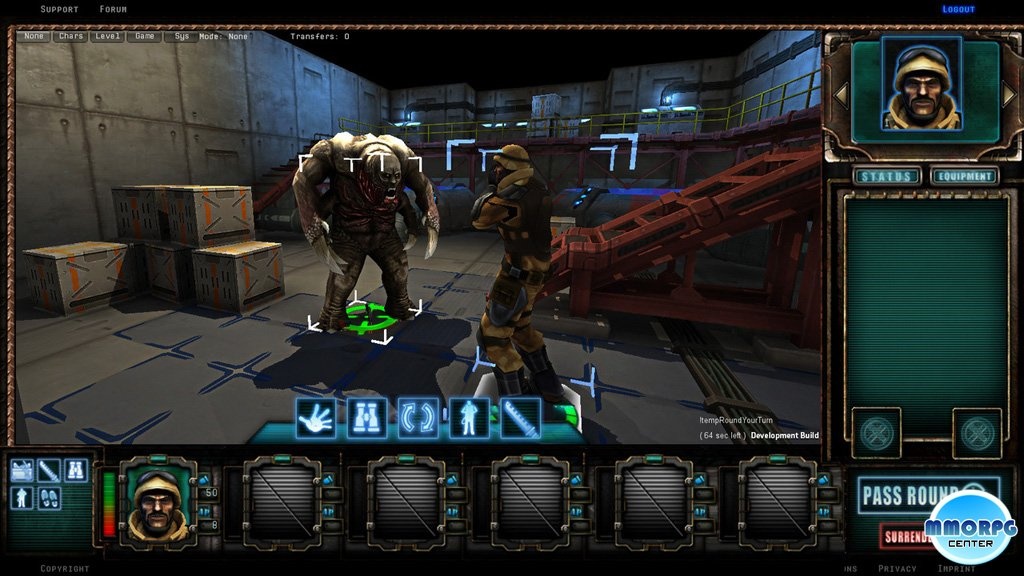The width and height of the screenshot is (1024, 576).
Task: Toggle the standing figure stance action
Action: pos(469,418)
